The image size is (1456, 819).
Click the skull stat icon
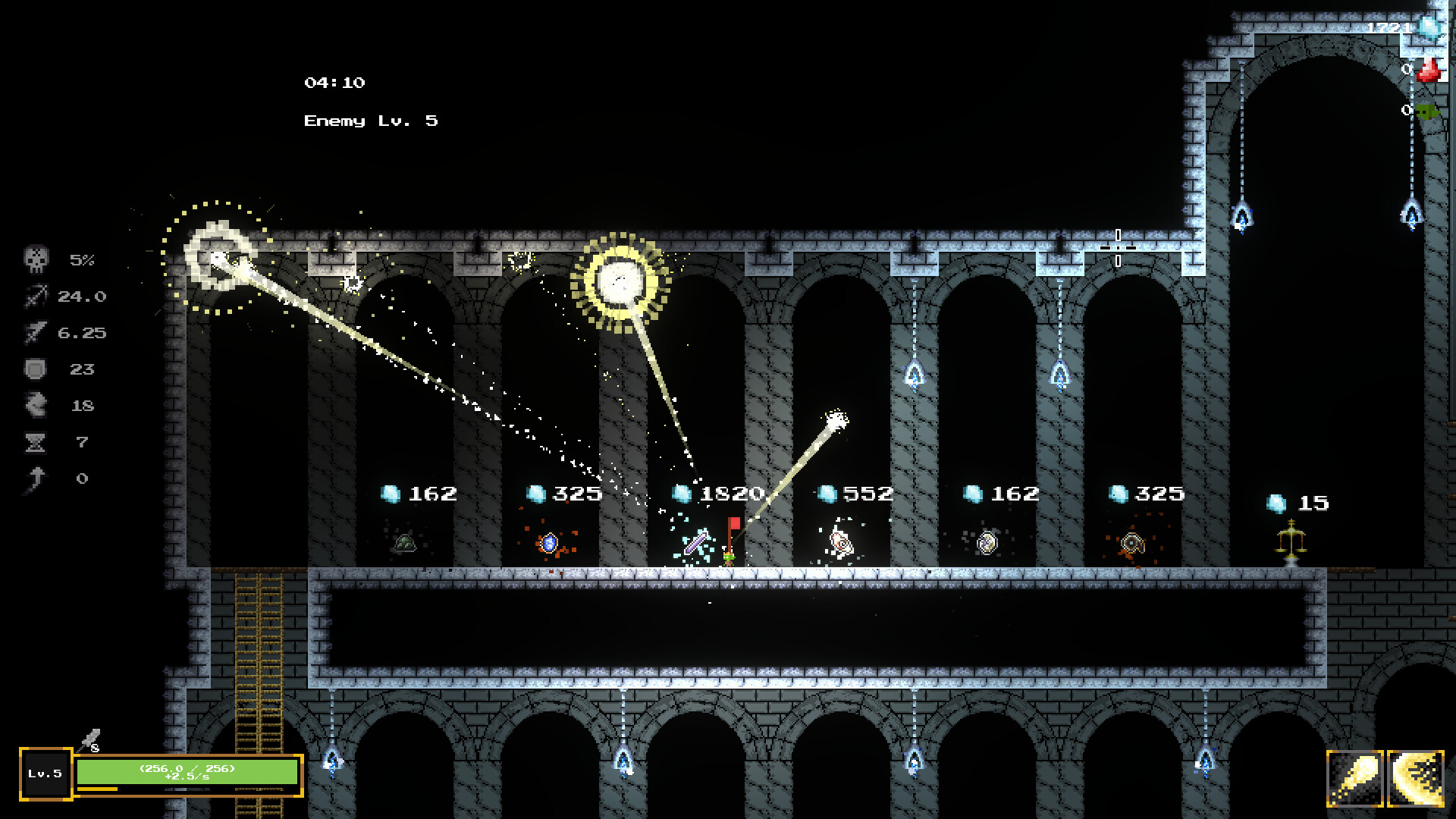36,260
